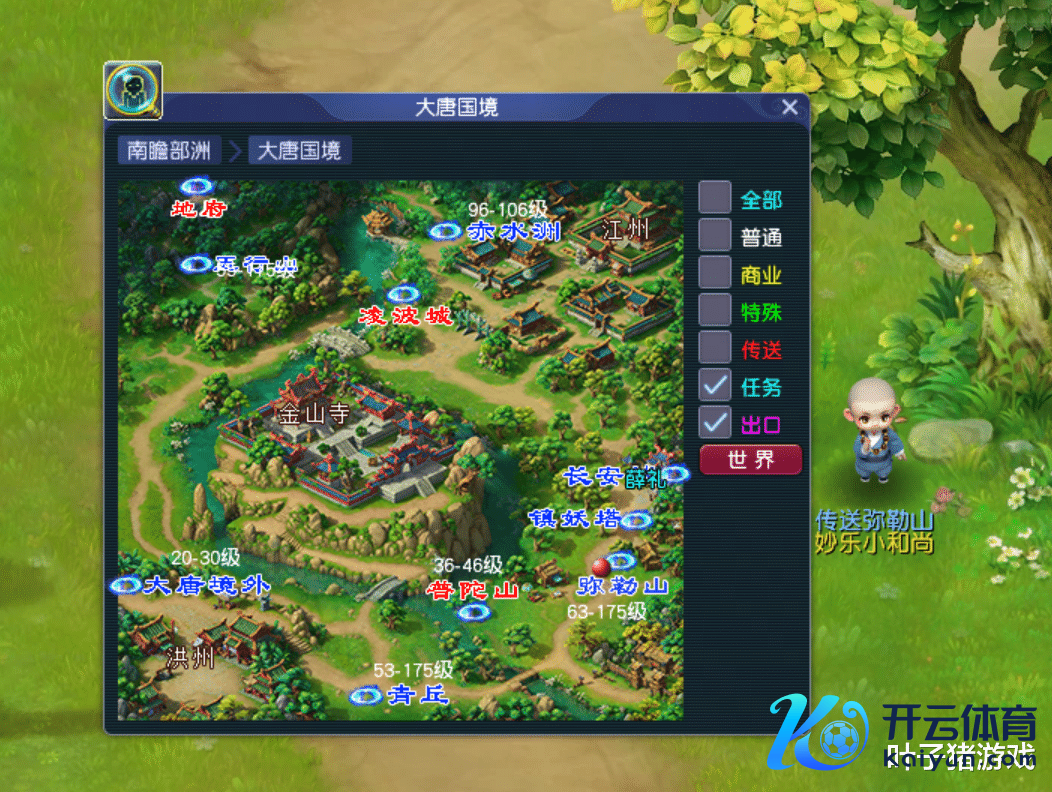Select the 普陀山 map marker
This screenshot has width=1052, height=792.
(x=472, y=611)
